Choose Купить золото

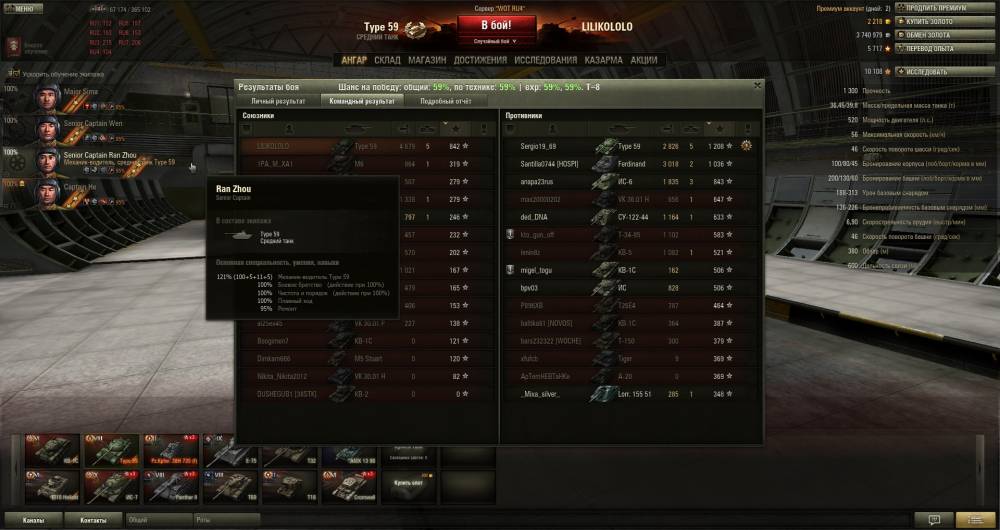pyautogui.click(x=933, y=21)
